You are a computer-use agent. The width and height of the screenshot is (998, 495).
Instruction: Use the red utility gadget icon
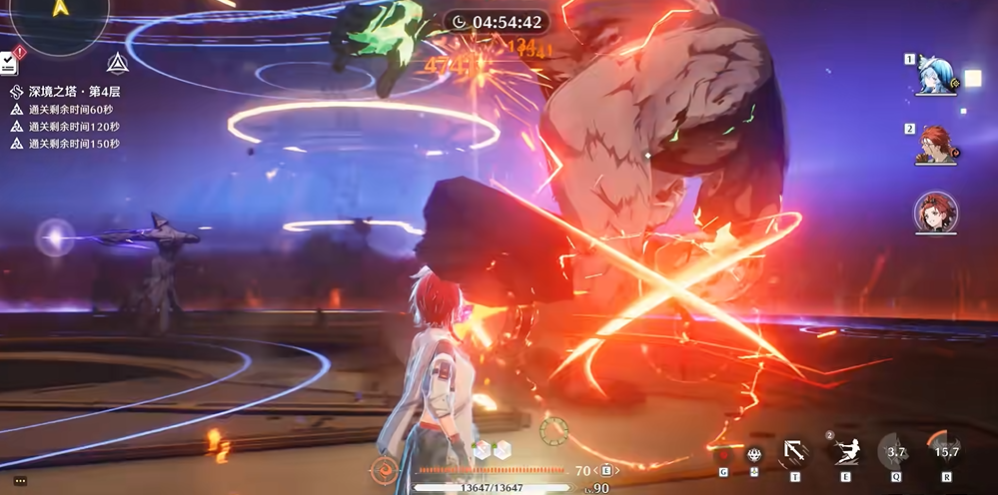point(723,455)
